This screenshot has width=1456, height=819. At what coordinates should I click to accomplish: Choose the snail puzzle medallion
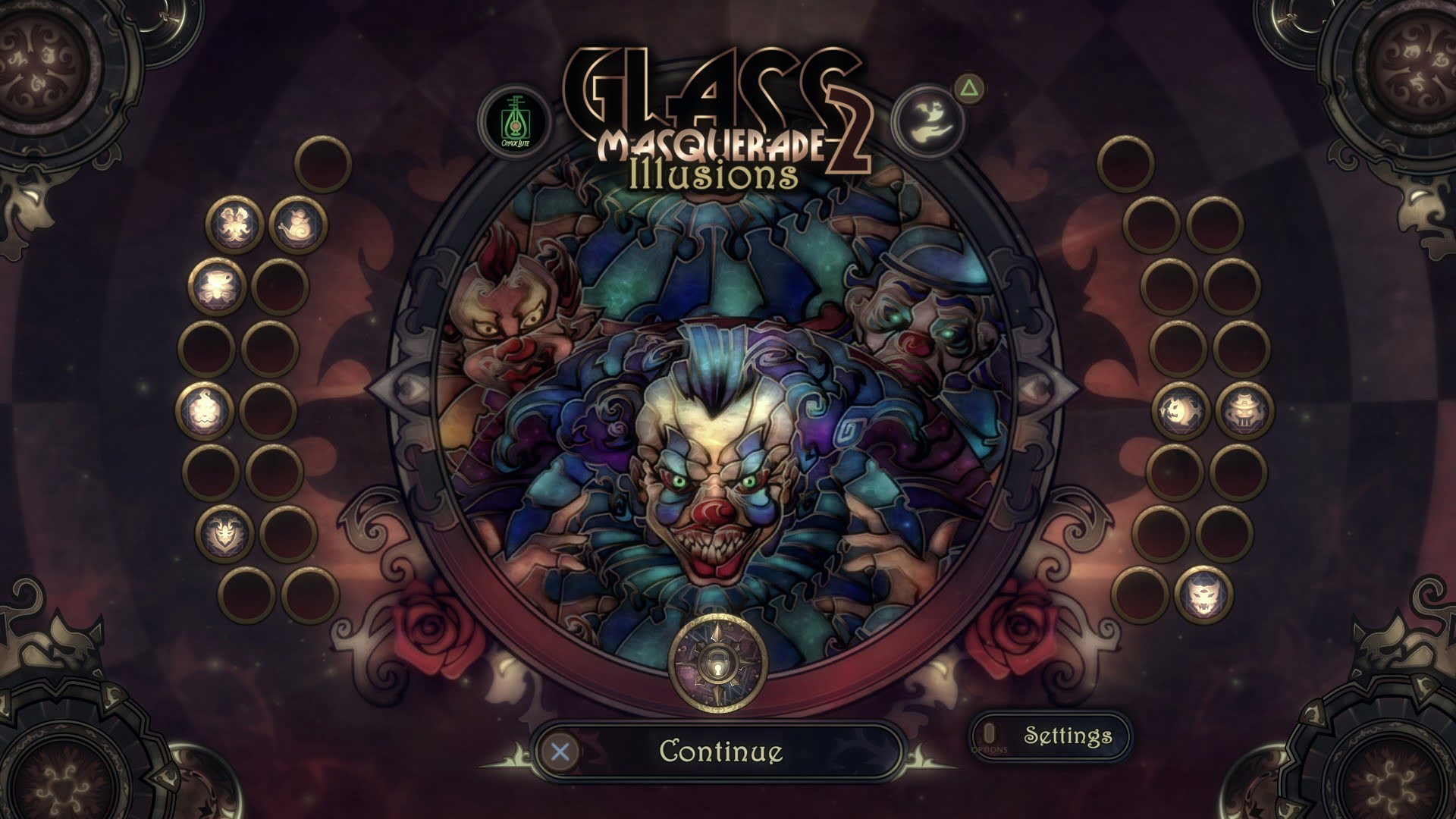click(x=298, y=225)
